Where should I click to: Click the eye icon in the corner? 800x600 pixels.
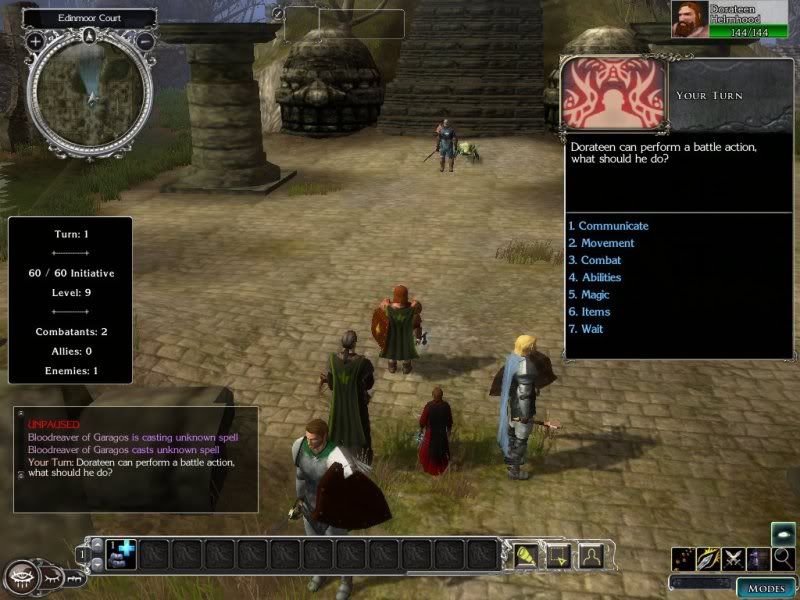pos(23,577)
